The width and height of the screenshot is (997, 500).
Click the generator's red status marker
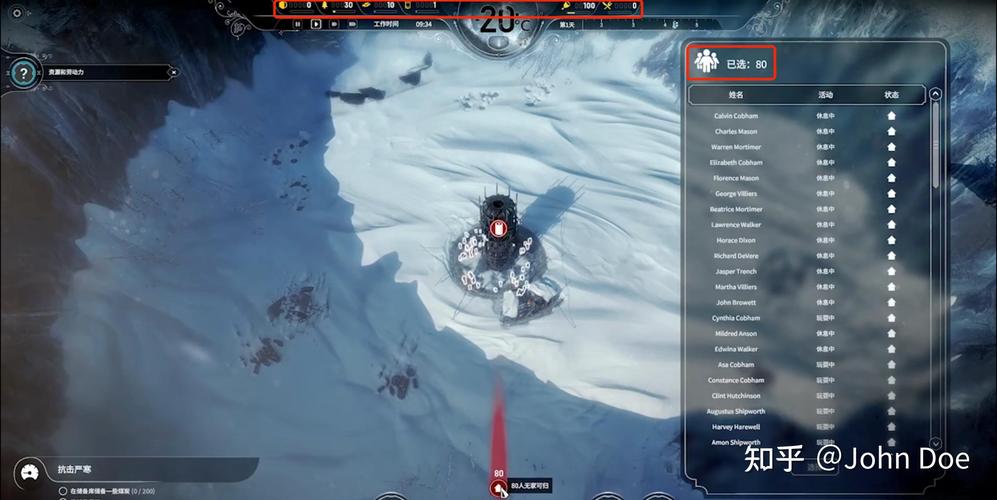[x=500, y=228]
